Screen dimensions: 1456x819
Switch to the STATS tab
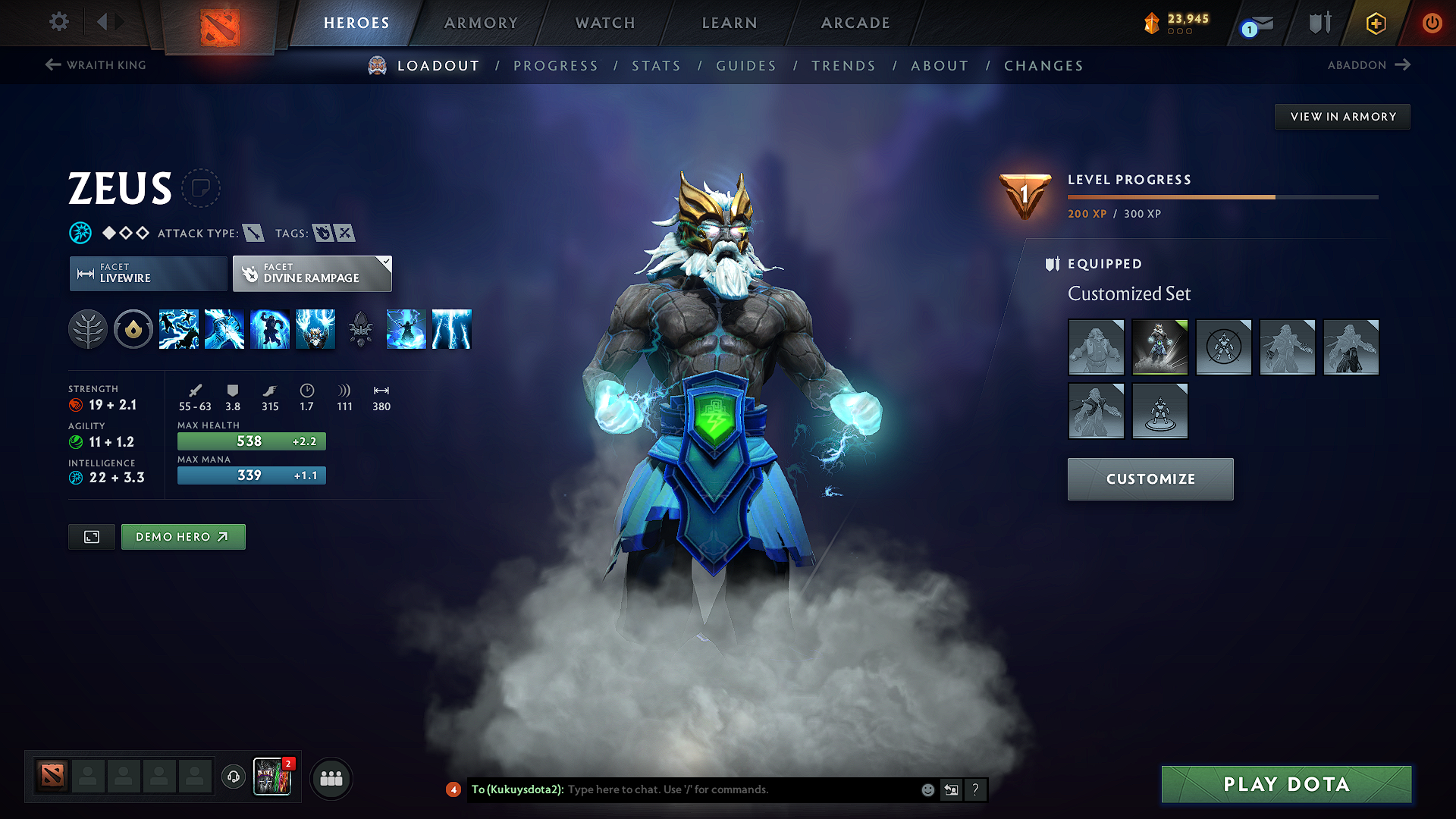(x=656, y=66)
